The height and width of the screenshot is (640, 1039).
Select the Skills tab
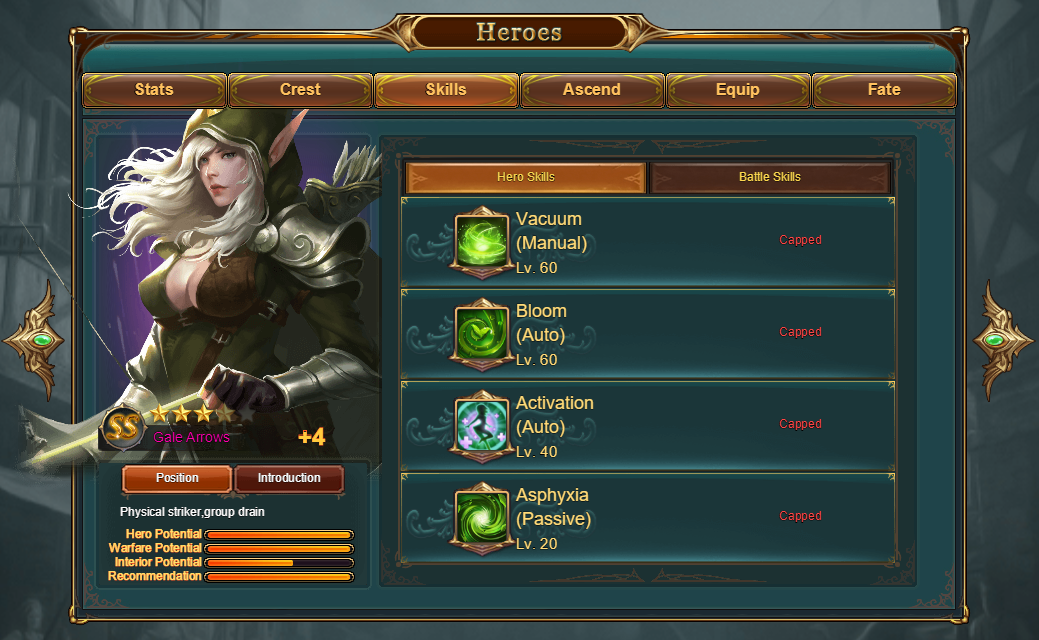click(446, 90)
